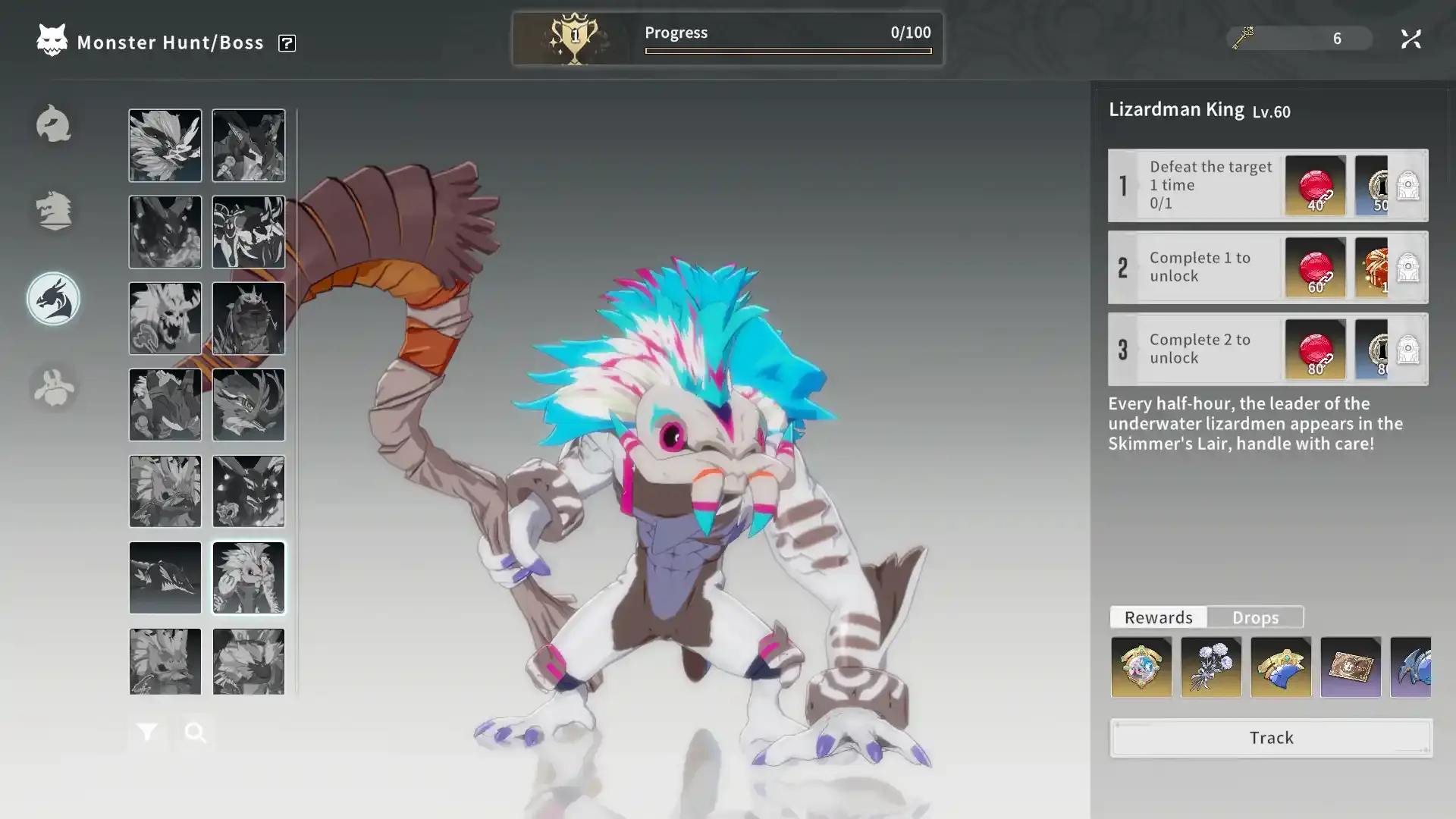The height and width of the screenshot is (819, 1456).
Task: Open the help question mark icon
Action: coord(287,43)
